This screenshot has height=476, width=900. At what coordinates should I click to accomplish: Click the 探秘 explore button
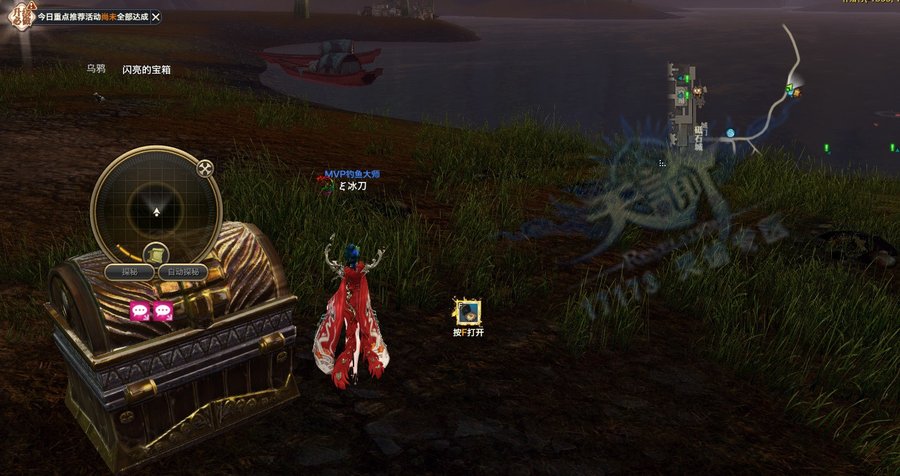tap(129, 272)
